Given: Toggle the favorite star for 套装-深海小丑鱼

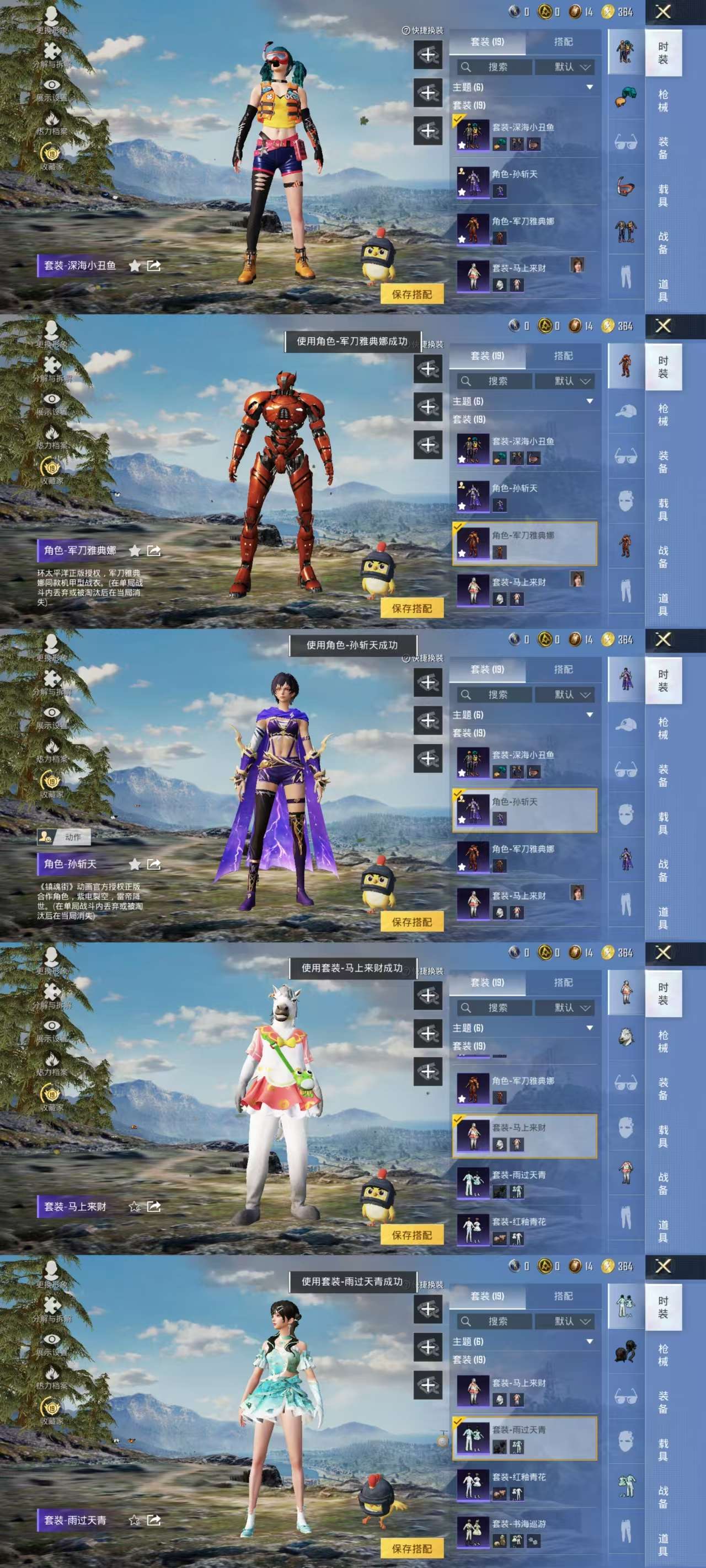Looking at the screenshot, I should [x=135, y=266].
